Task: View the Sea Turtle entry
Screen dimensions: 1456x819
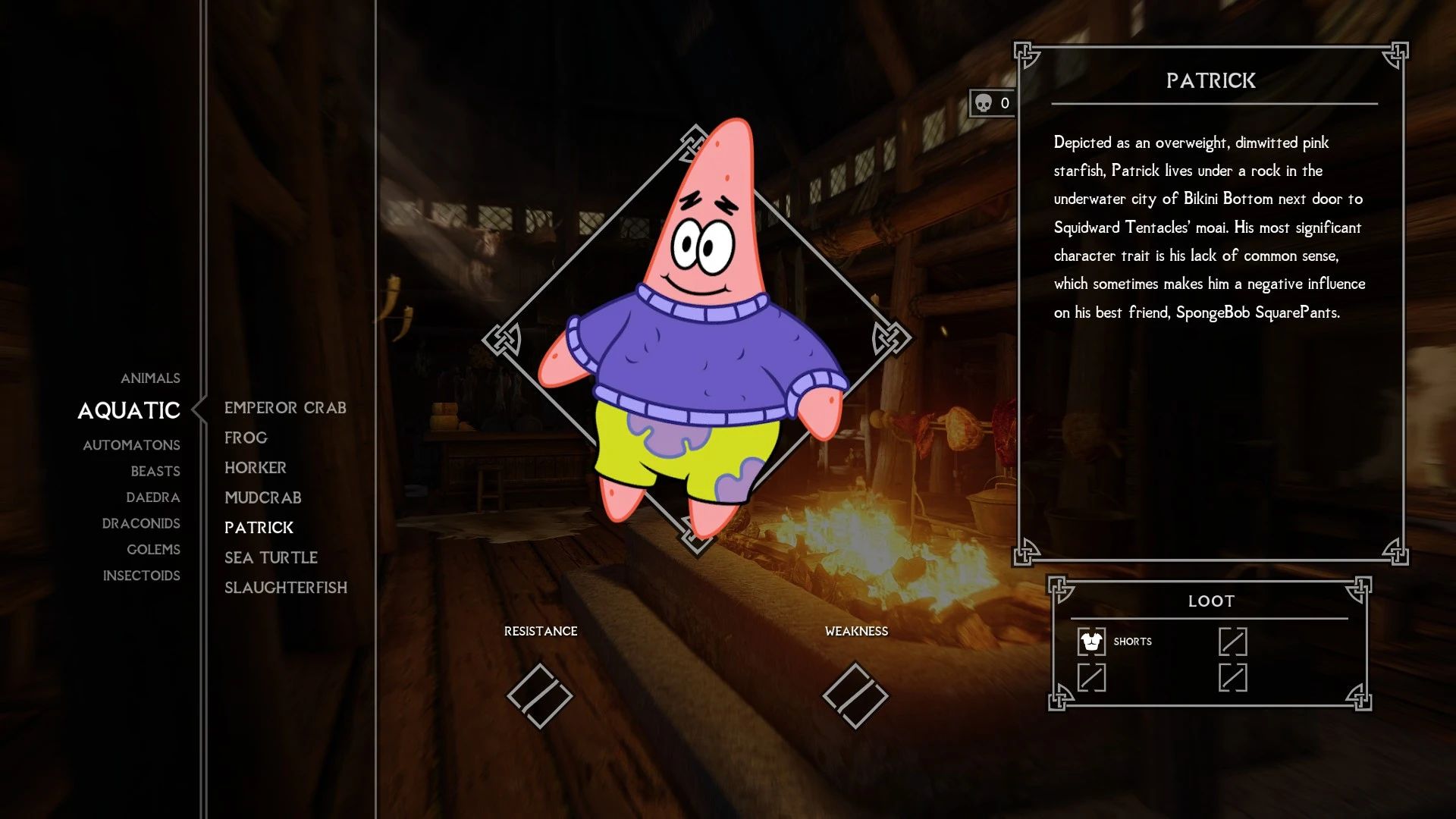Action: (x=271, y=557)
